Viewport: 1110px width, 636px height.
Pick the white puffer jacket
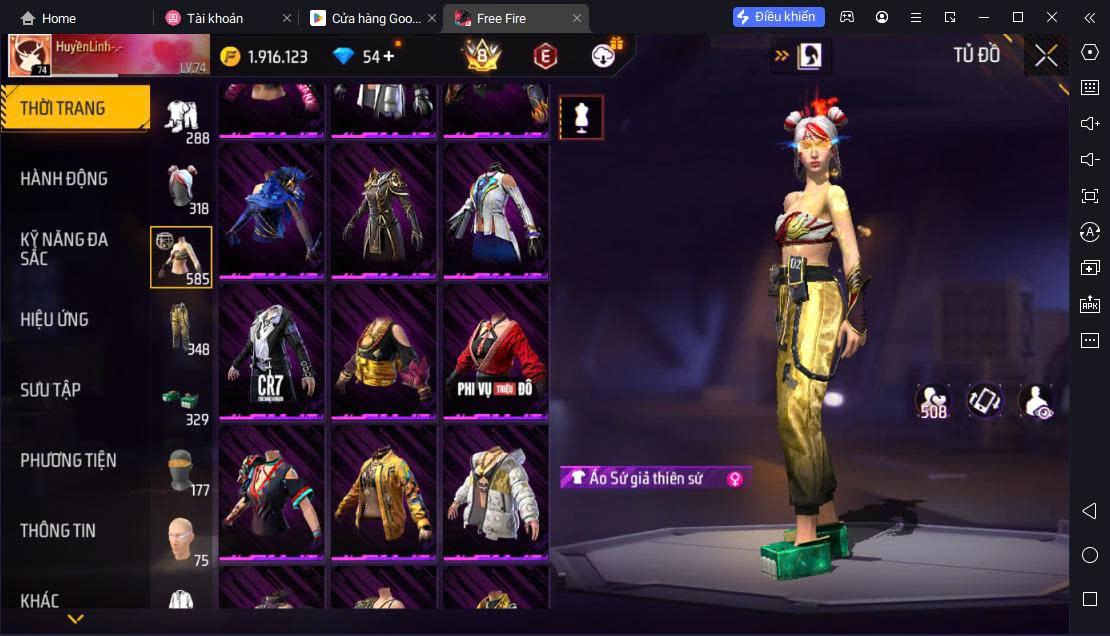pyautogui.click(x=496, y=490)
